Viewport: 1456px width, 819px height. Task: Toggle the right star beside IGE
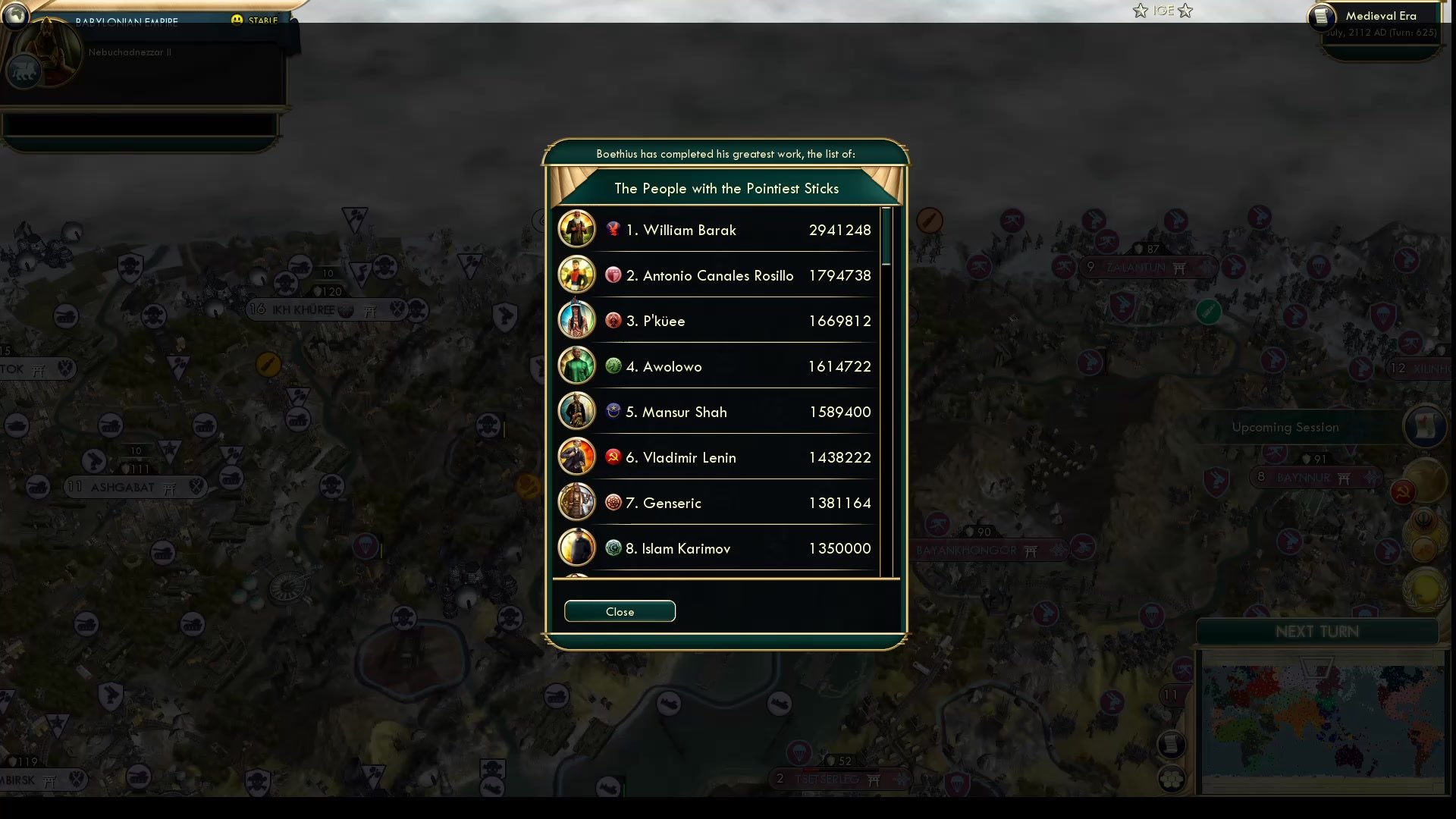point(1185,11)
